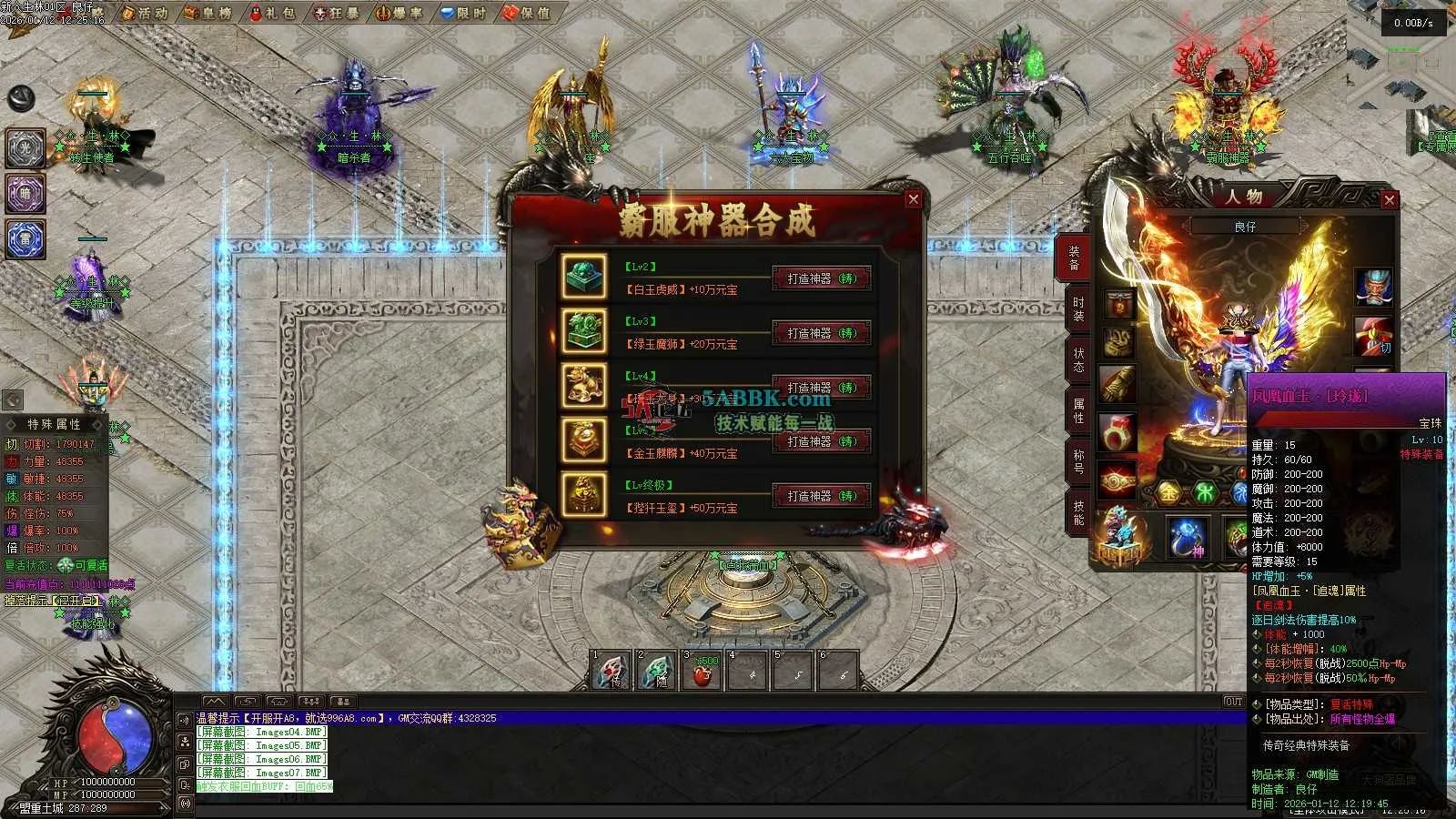
Task: Switch to the 技能 skills tab
Action: tap(1077, 511)
